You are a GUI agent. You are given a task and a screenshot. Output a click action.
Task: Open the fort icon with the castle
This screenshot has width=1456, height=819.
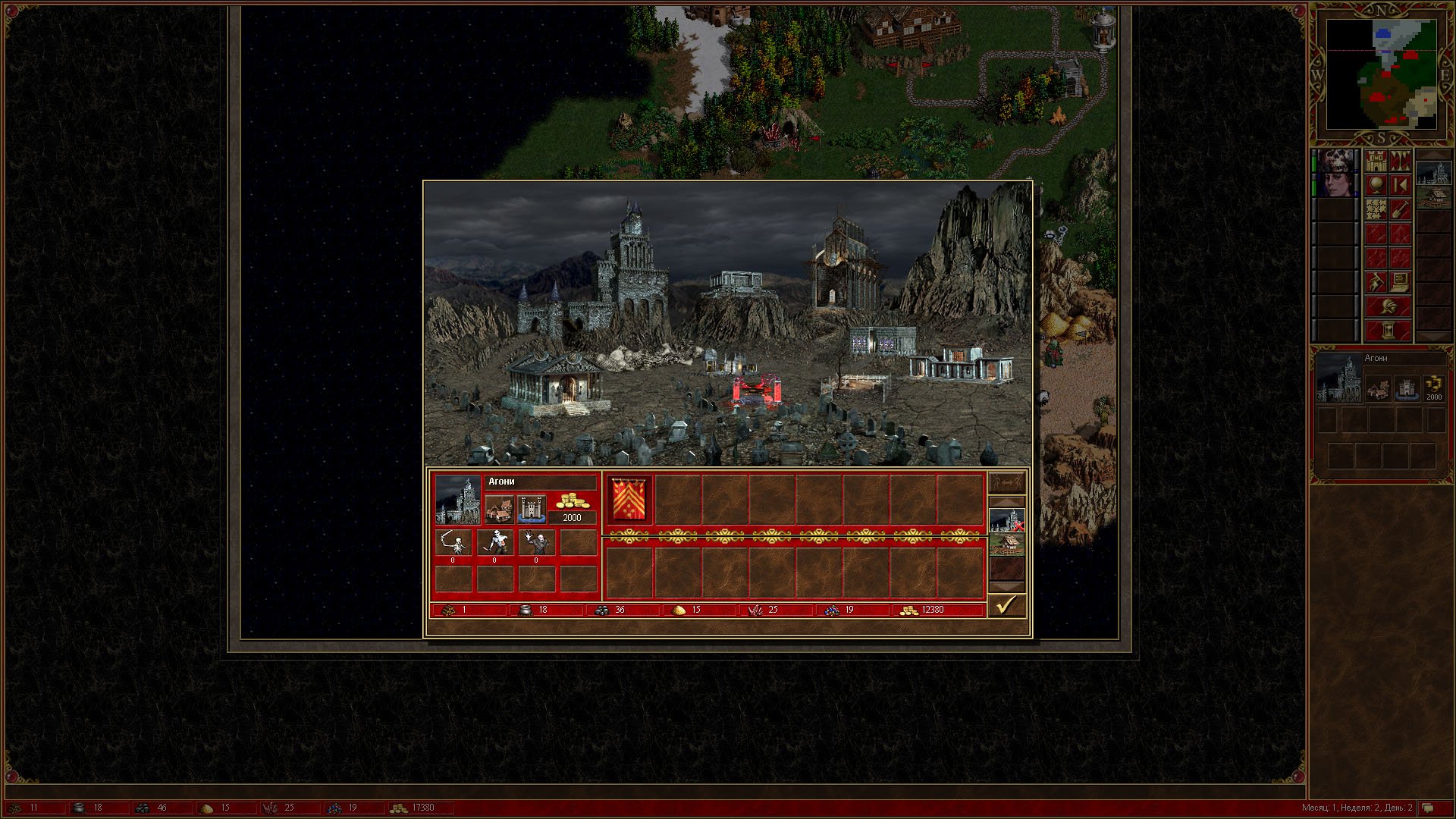531,509
